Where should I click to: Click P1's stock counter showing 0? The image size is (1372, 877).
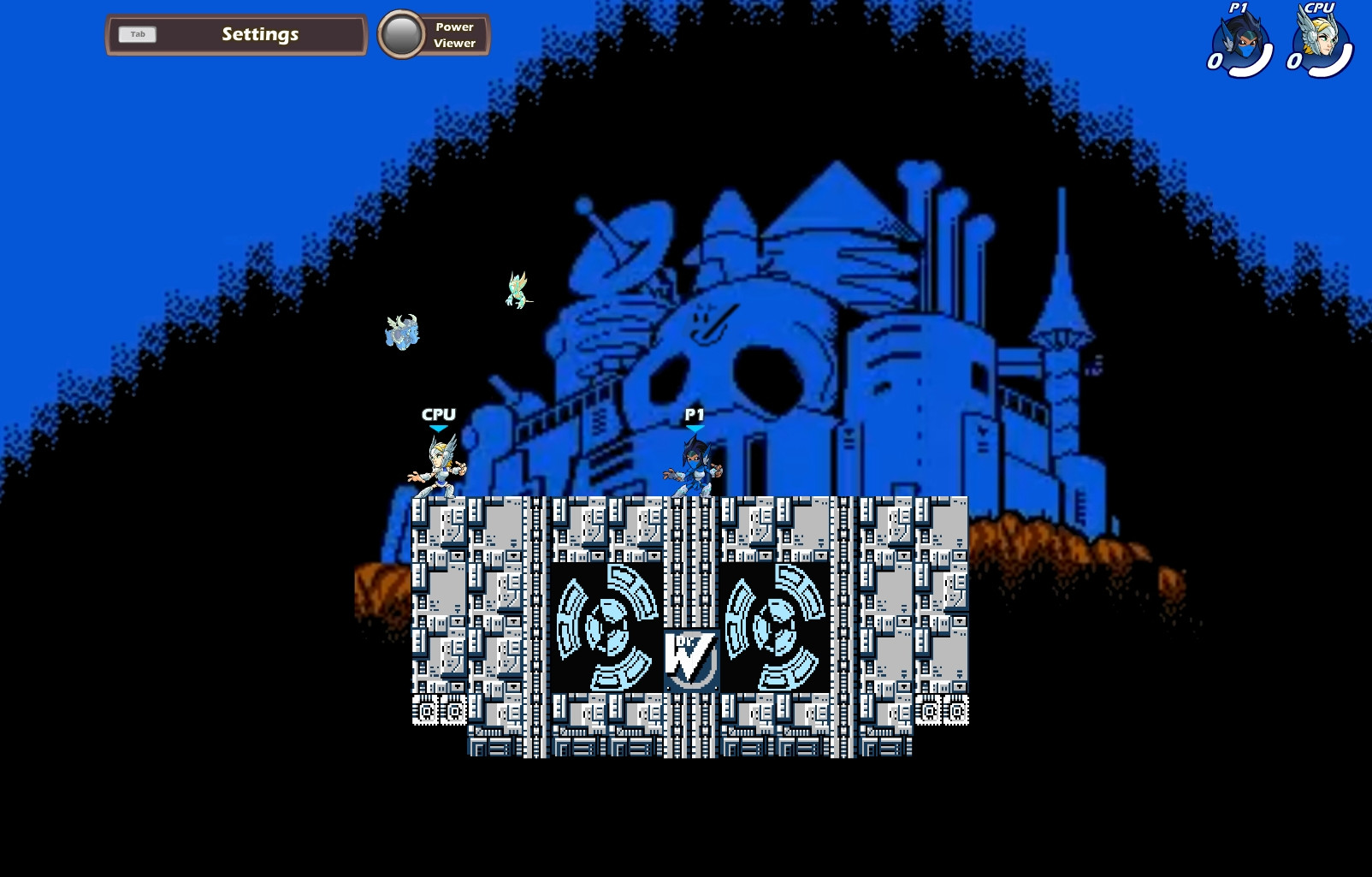coord(1215,62)
